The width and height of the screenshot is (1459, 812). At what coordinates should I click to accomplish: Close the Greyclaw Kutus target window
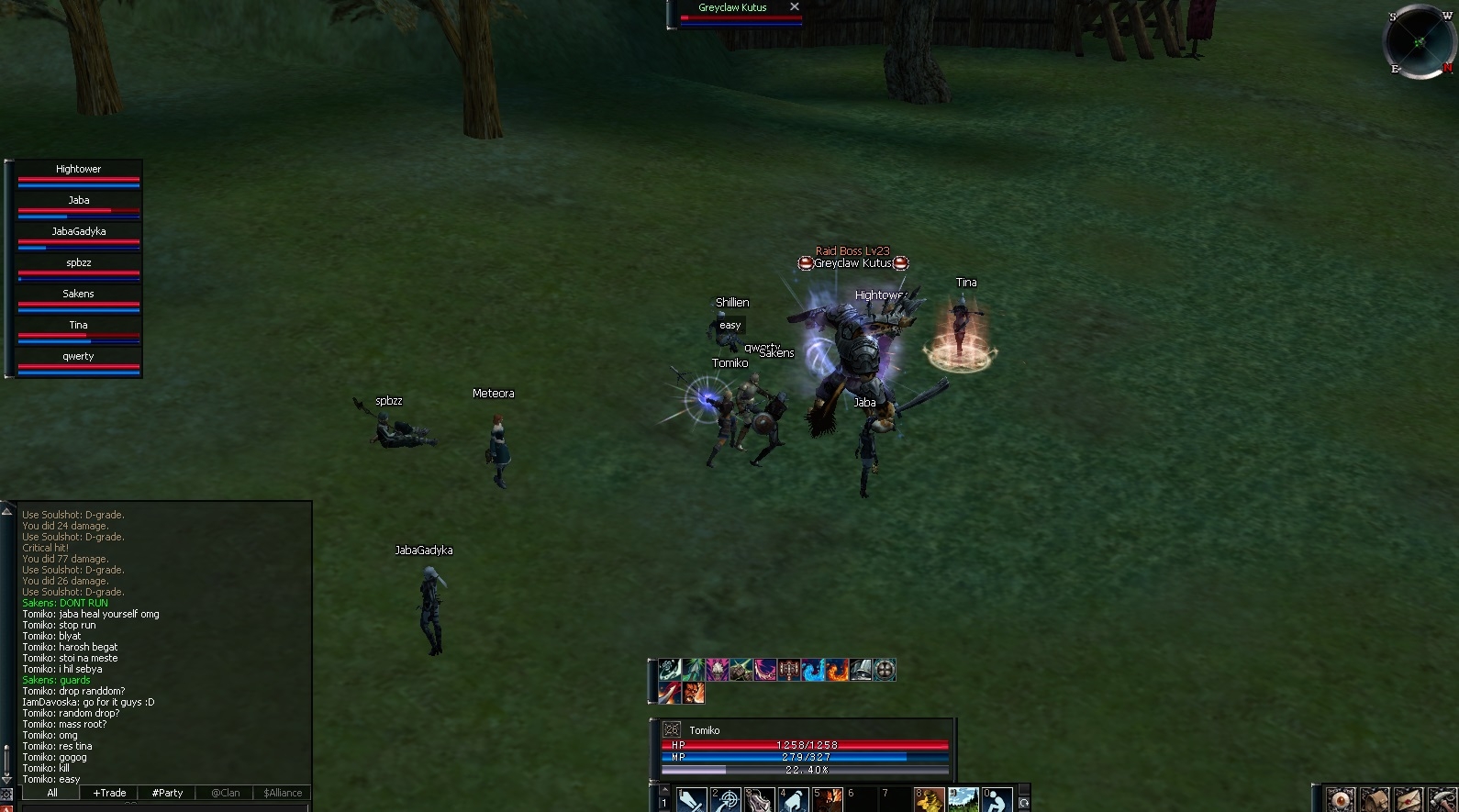[x=795, y=7]
